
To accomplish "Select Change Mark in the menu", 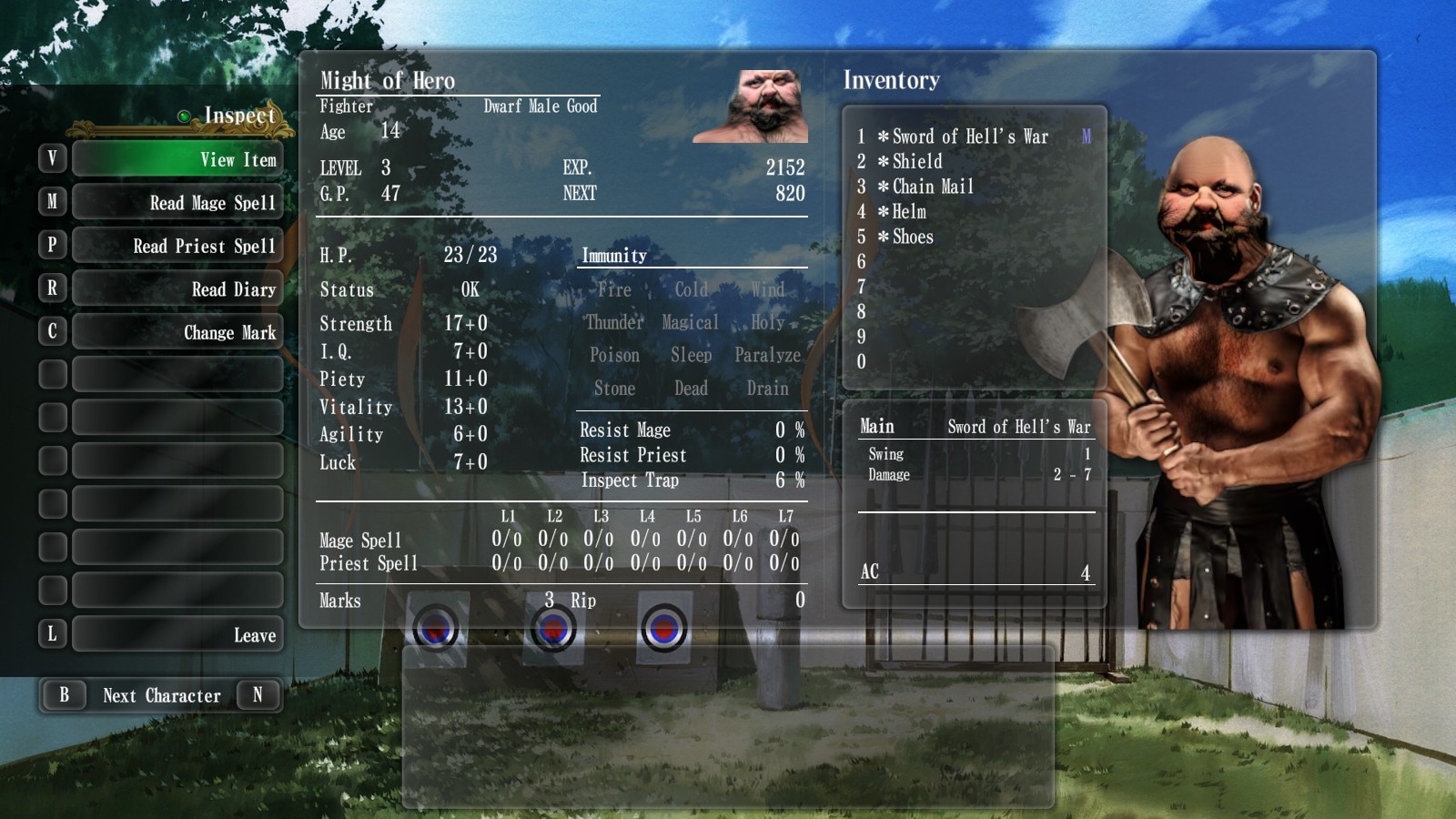I will coord(177,332).
